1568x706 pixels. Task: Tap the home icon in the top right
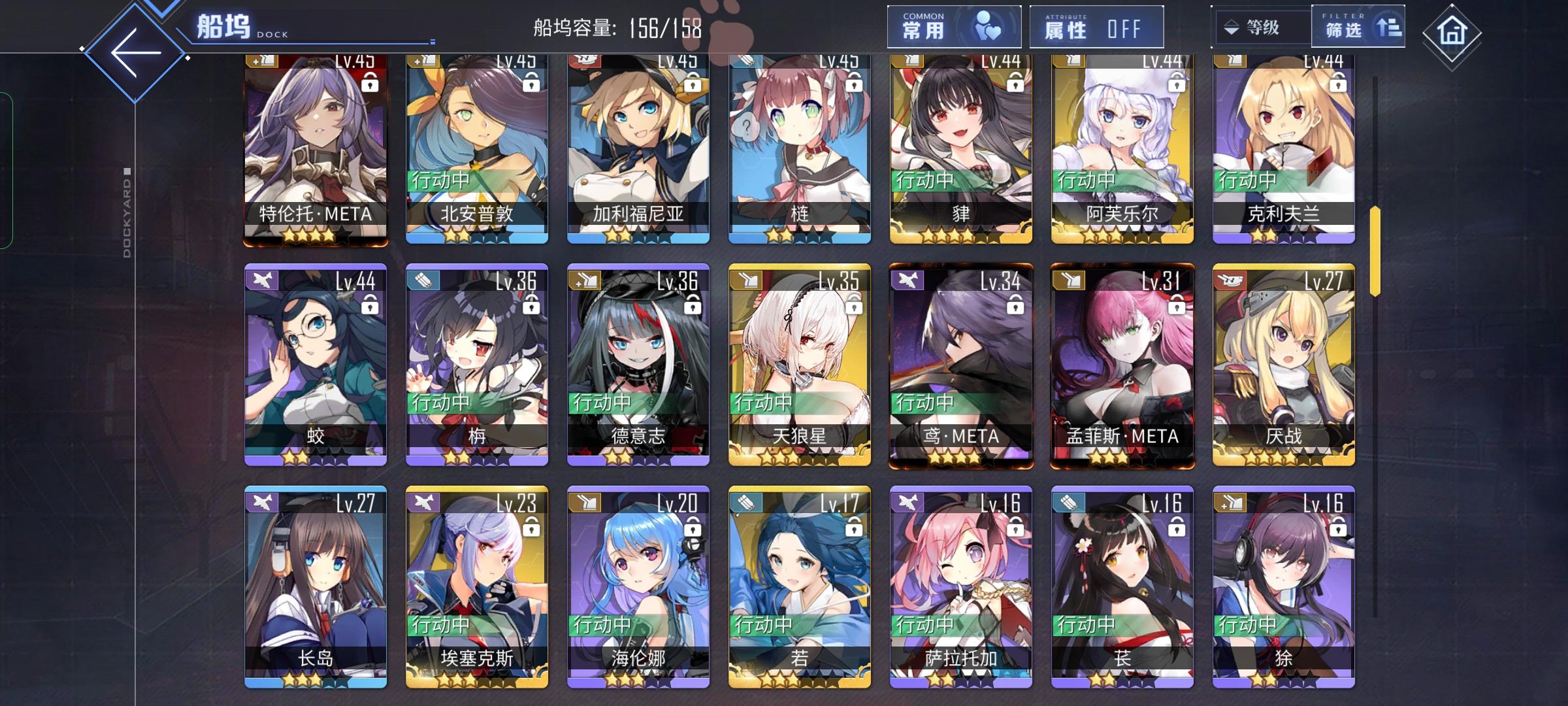(1451, 29)
